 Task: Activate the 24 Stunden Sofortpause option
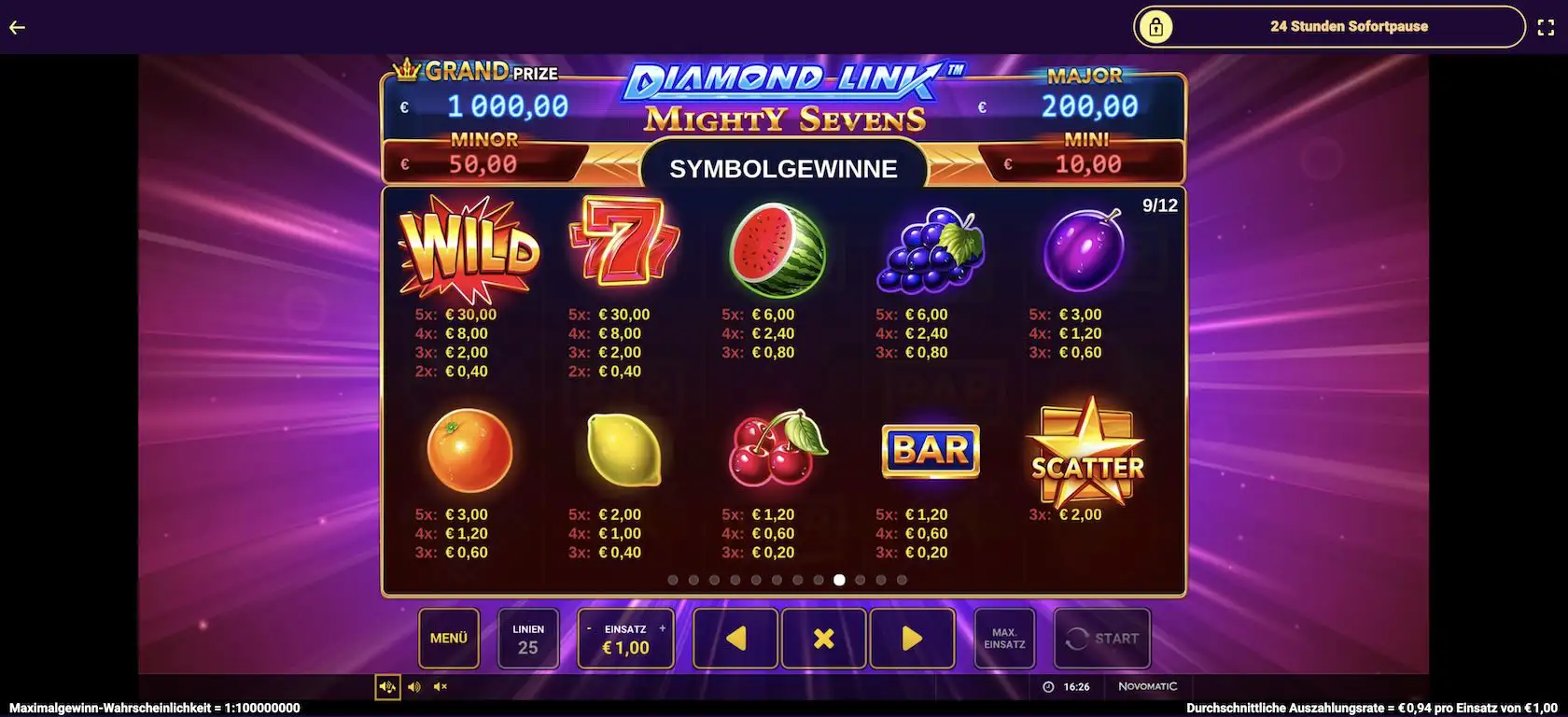[1349, 26]
